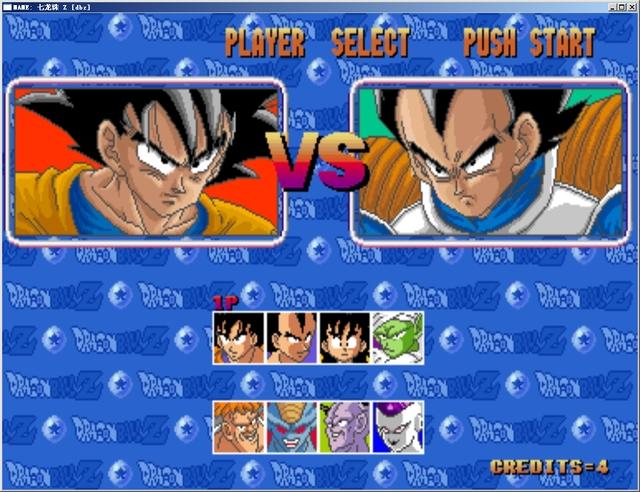Select Captain Ginyu's purple horned portrait
Image resolution: width=640 pixels, height=492 pixels.
tap(345, 427)
